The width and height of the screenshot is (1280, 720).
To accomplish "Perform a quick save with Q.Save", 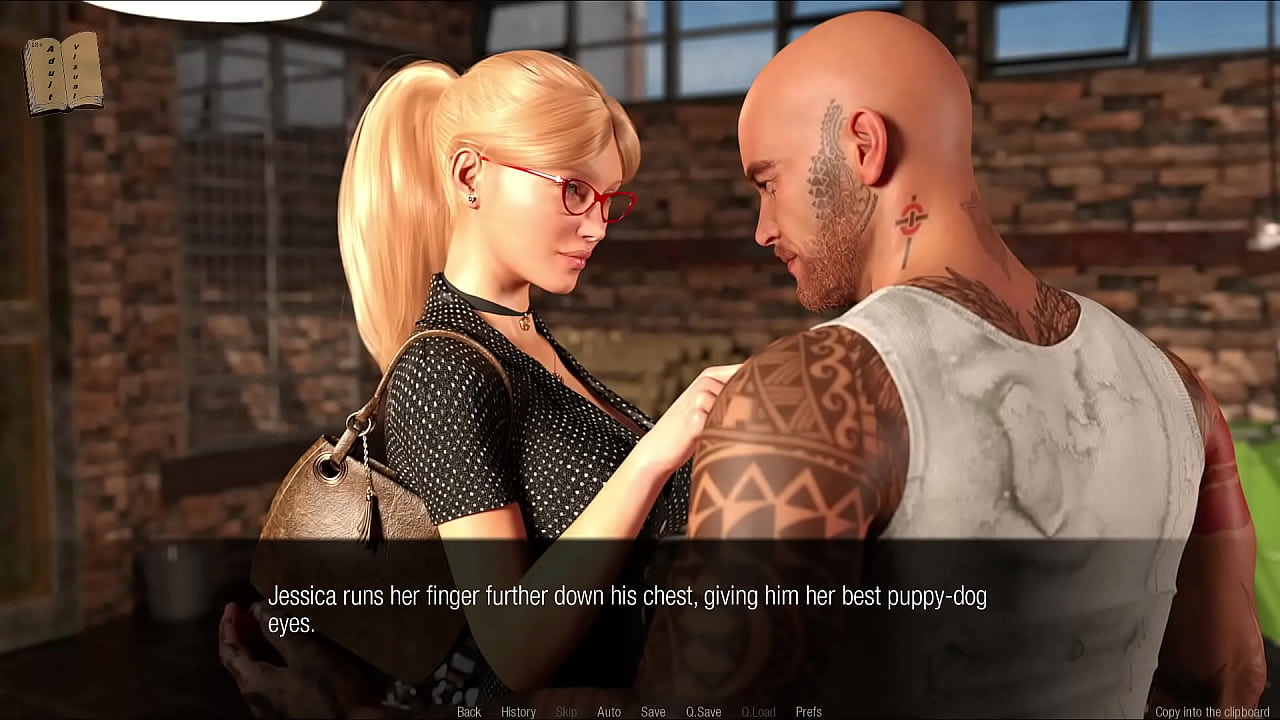I will [703, 712].
